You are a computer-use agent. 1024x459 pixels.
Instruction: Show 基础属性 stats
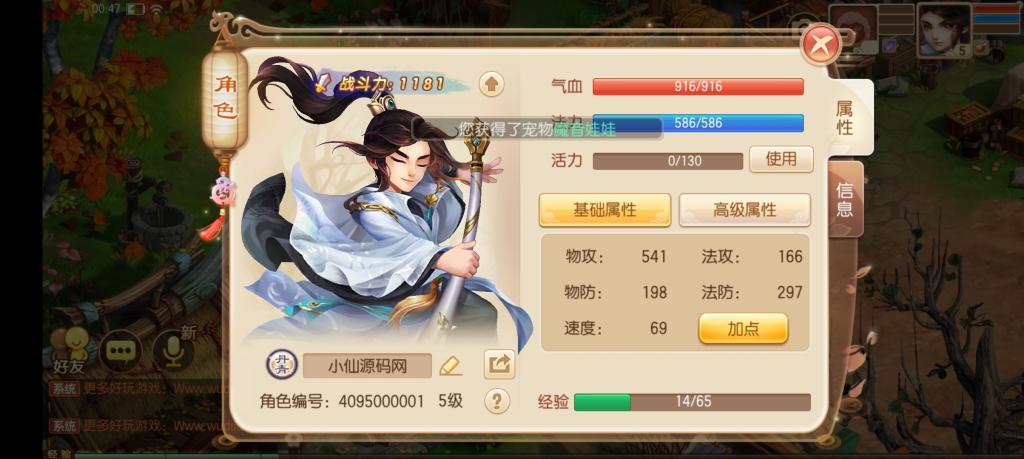(604, 210)
